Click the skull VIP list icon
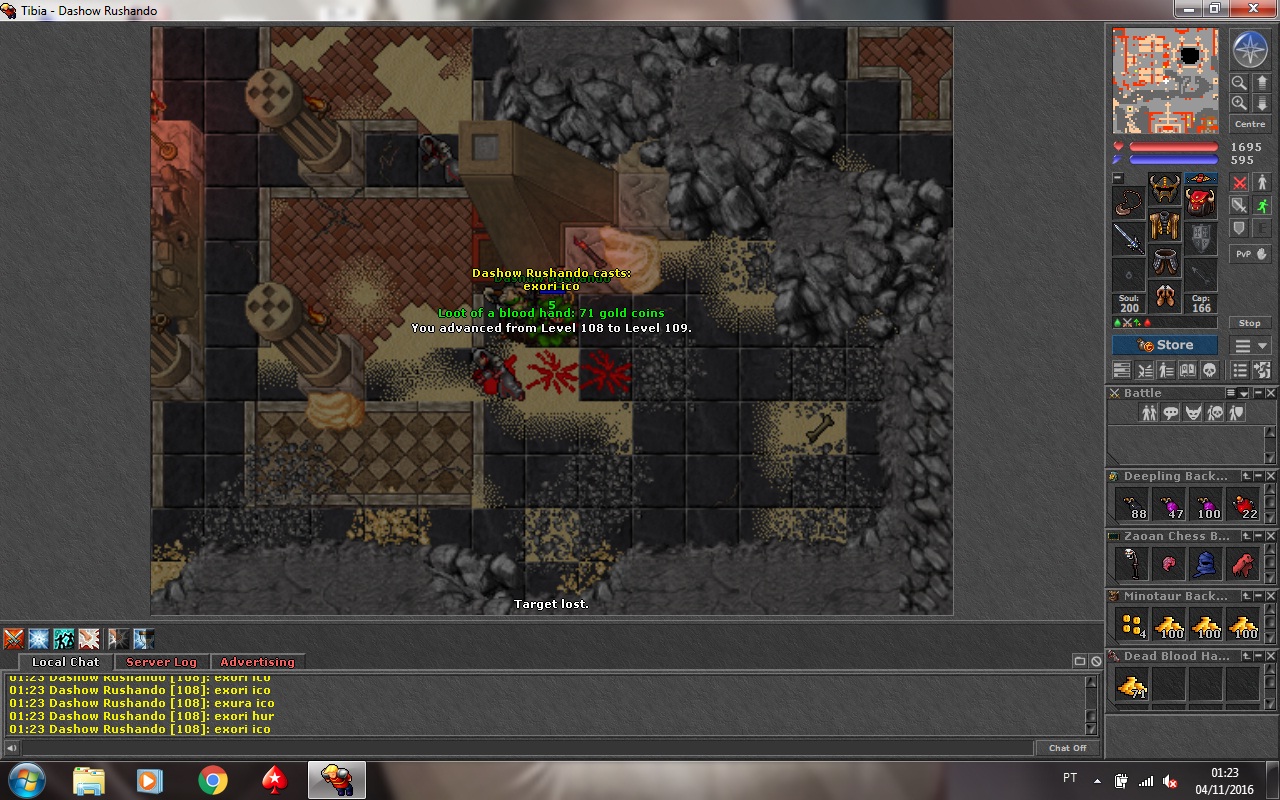The height and width of the screenshot is (800, 1280). click(1210, 370)
